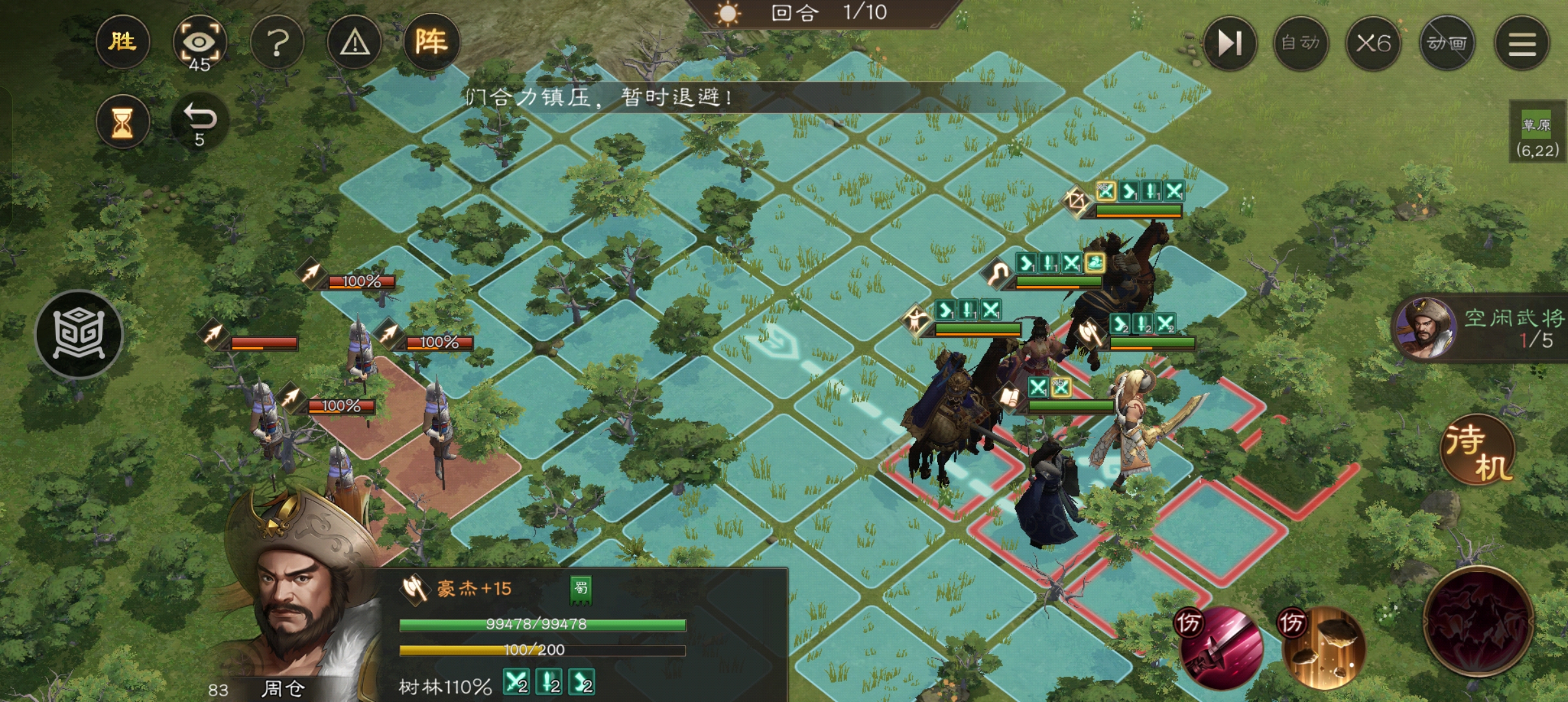
Task: Open the 阵 formation button
Action: 431,42
